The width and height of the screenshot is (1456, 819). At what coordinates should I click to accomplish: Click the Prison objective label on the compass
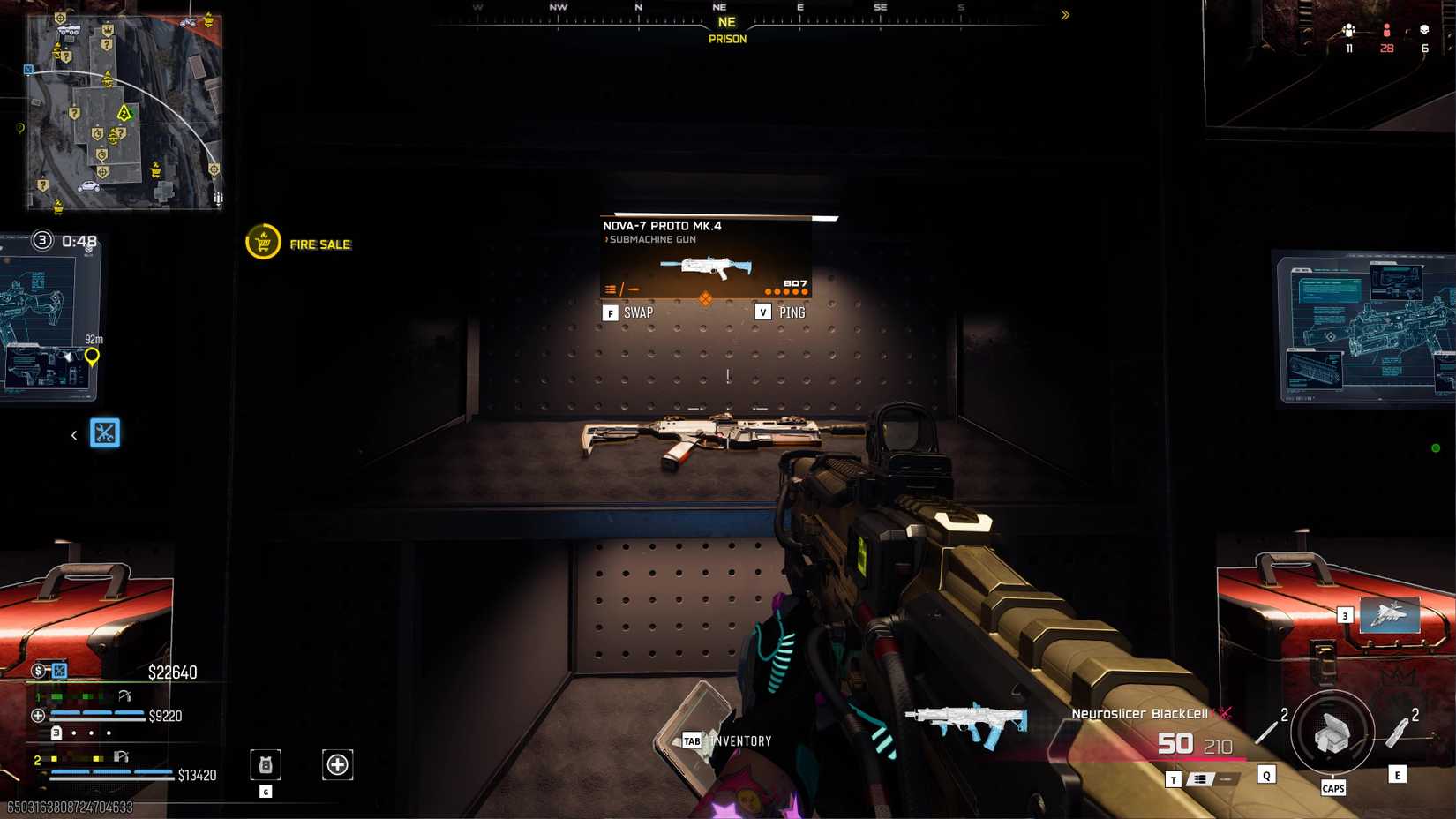[x=729, y=39]
